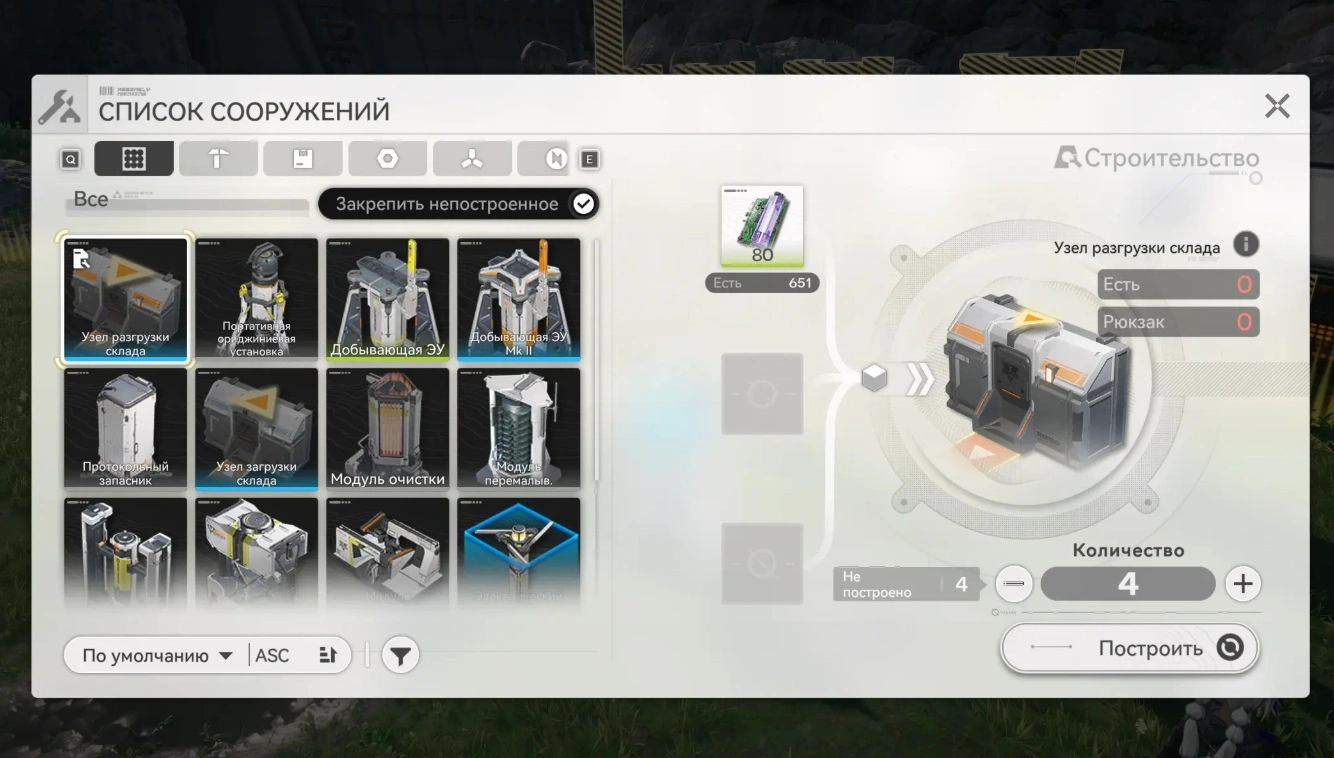This screenshot has width=1334, height=758.
Task: Select the Модуль очистки structure tile
Action: click(x=387, y=428)
